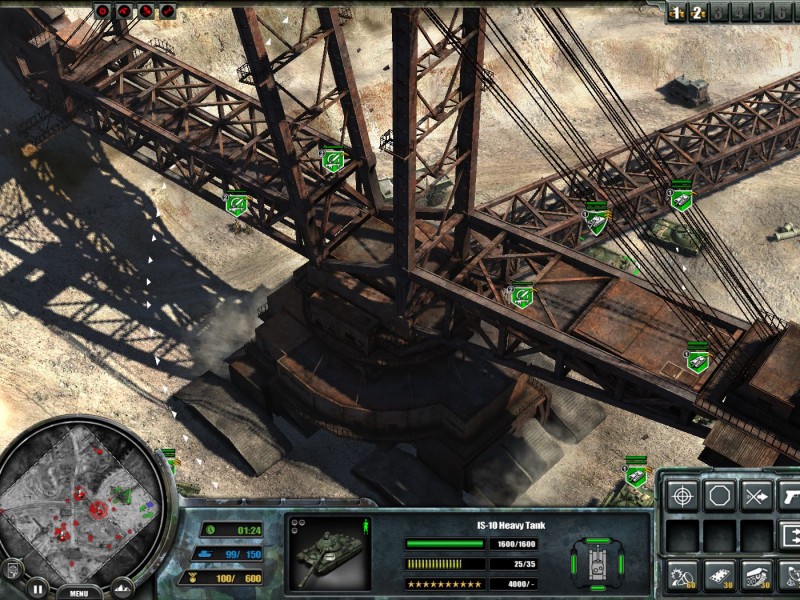Open the game MENU button
Image resolution: width=800 pixels, height=600 pixels.
click(x=79, y=592)
